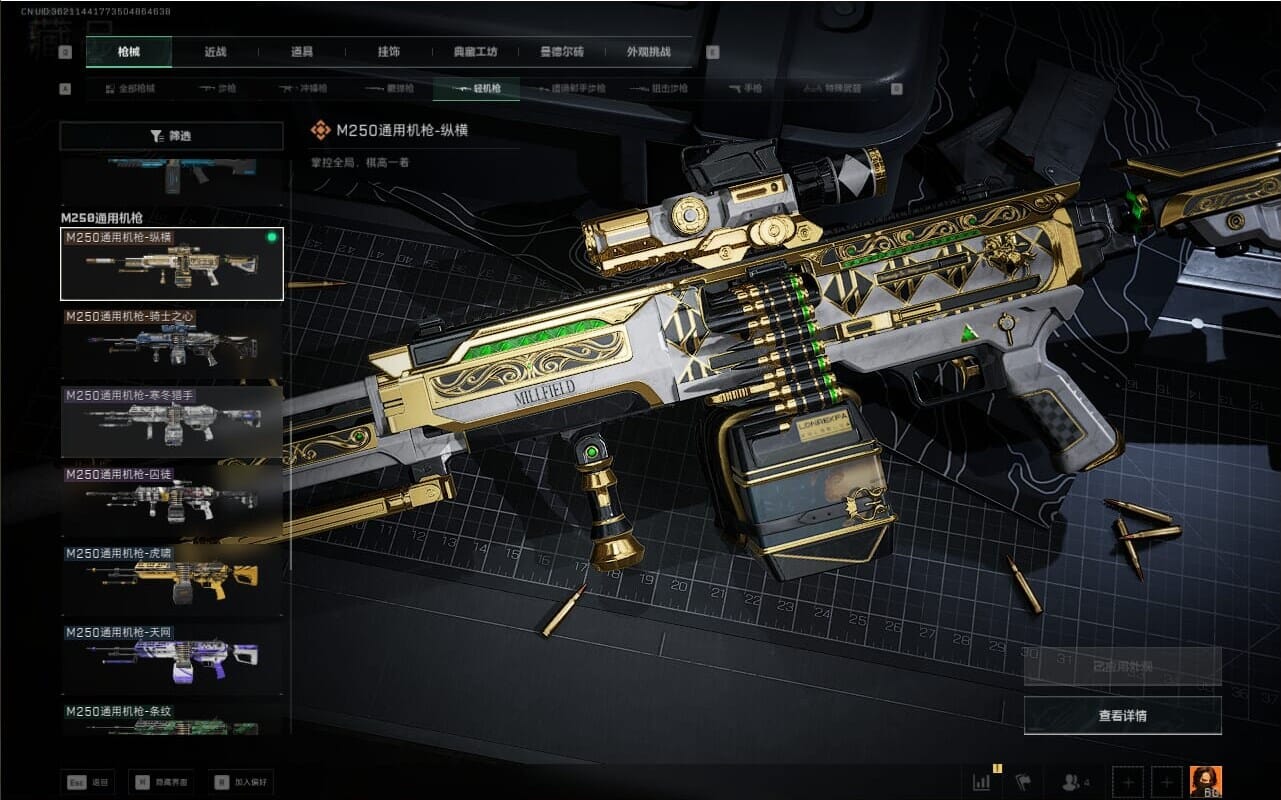Show the 全部枪械 all weapons category
This screenshot has height=800, width=1281.
131,89
